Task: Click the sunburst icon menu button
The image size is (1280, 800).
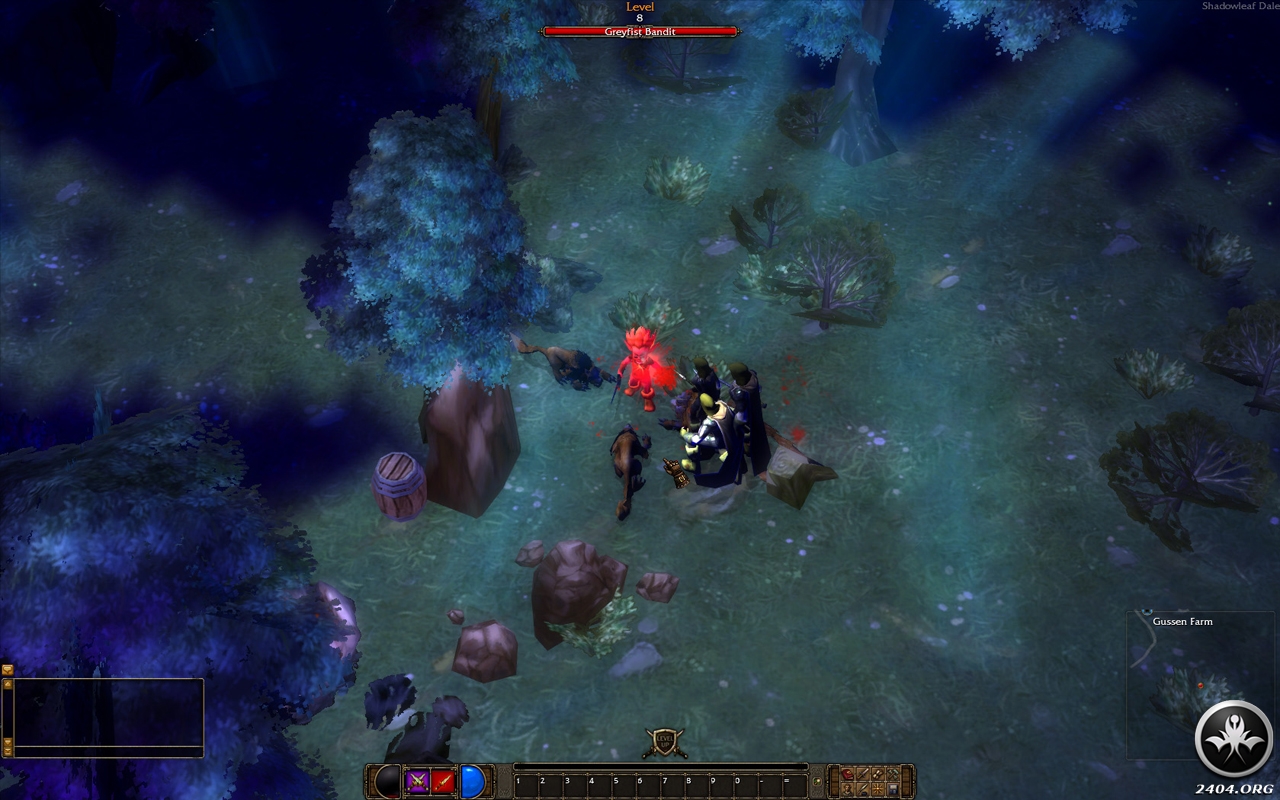Action: (x=878, y=790)
